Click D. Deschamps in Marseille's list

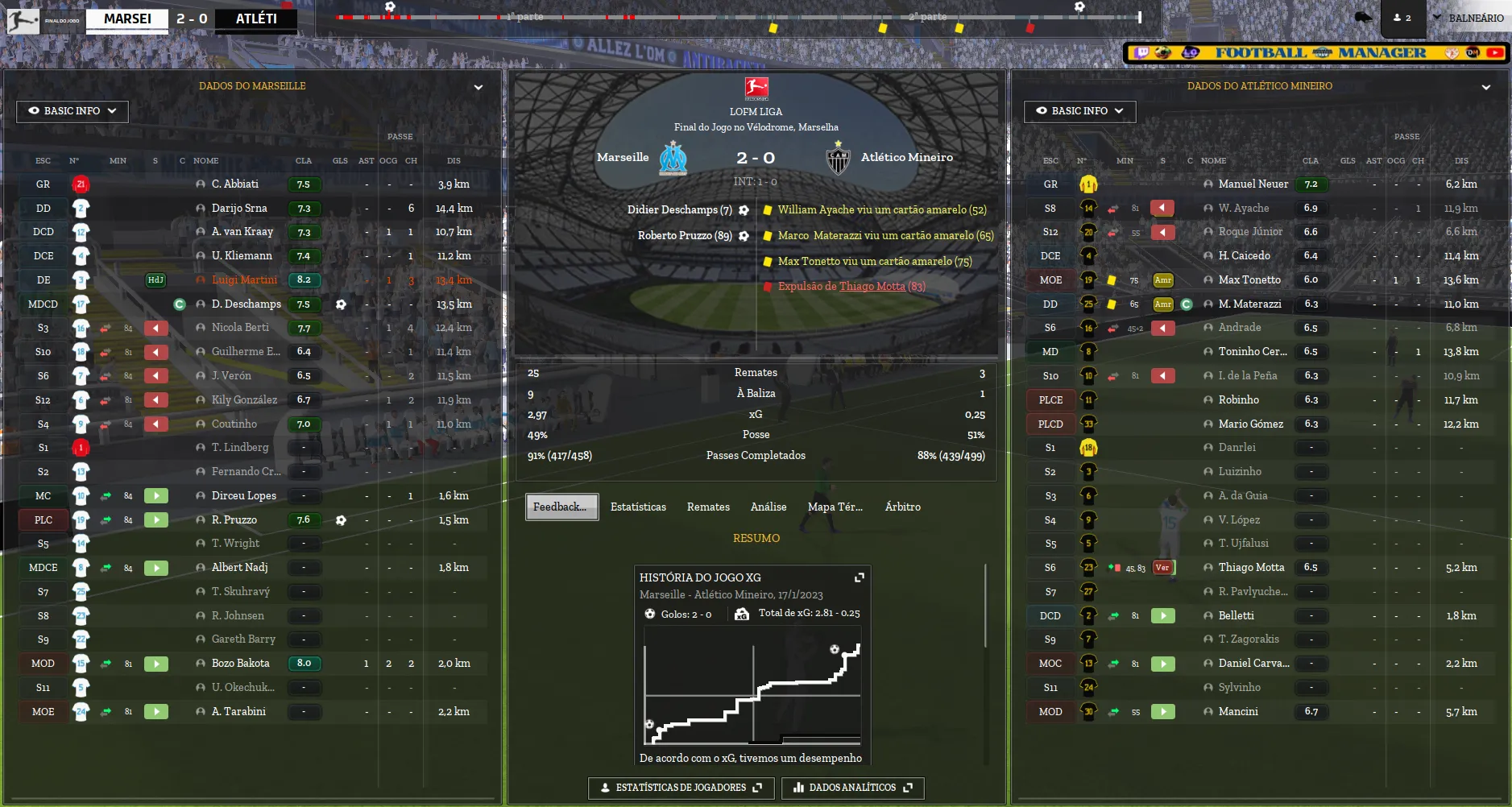(246, 304)
